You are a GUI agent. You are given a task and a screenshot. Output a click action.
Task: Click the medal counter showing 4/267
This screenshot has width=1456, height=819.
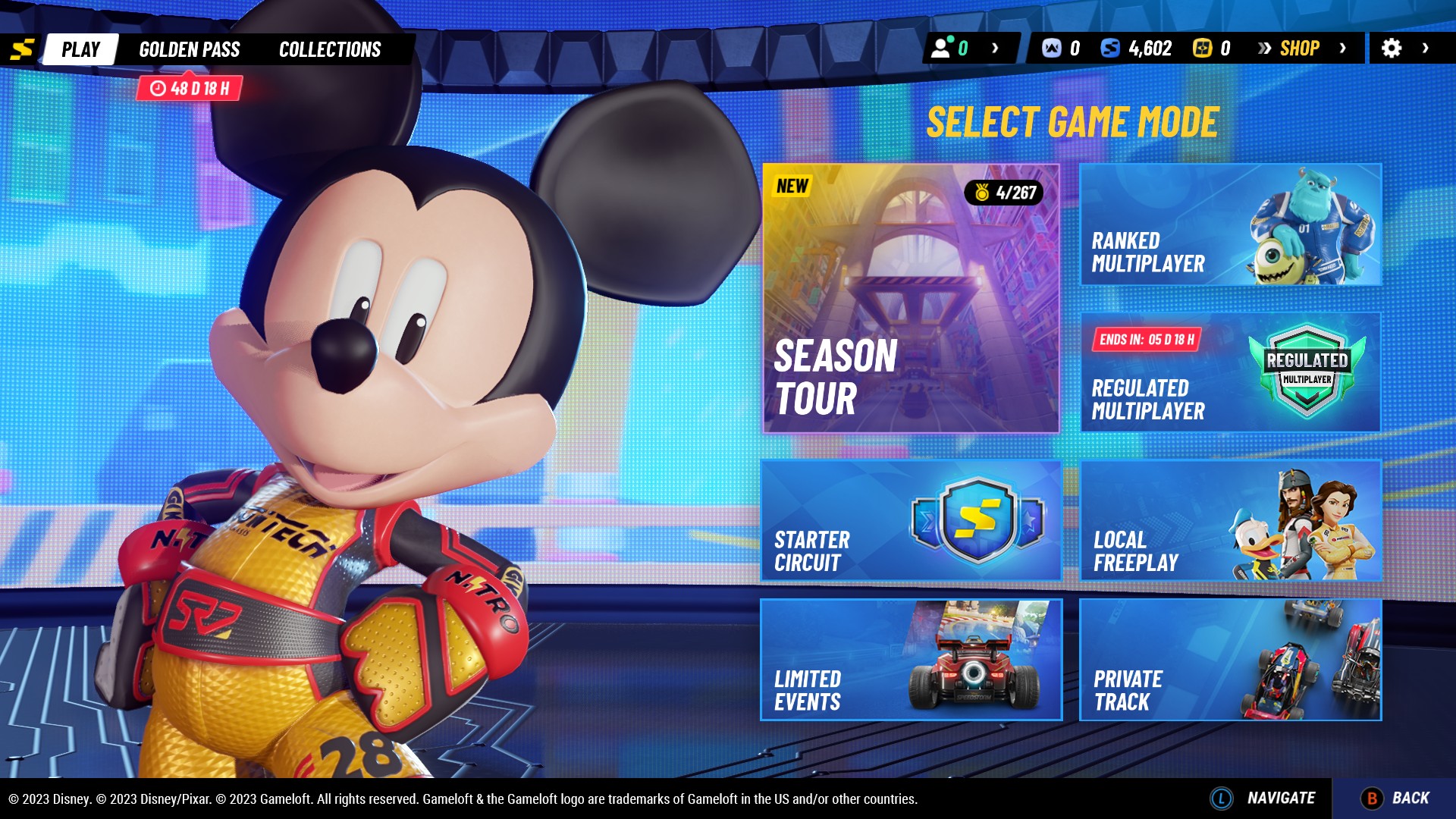[1003, 192]
